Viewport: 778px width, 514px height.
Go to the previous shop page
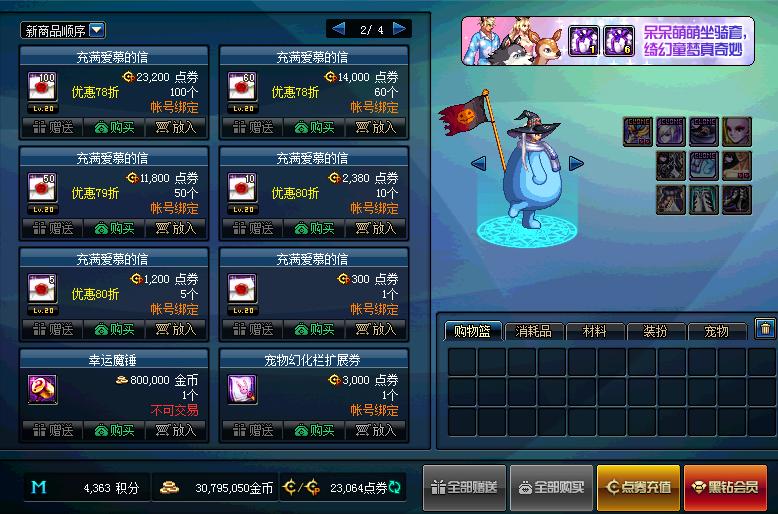coord(338,29)
